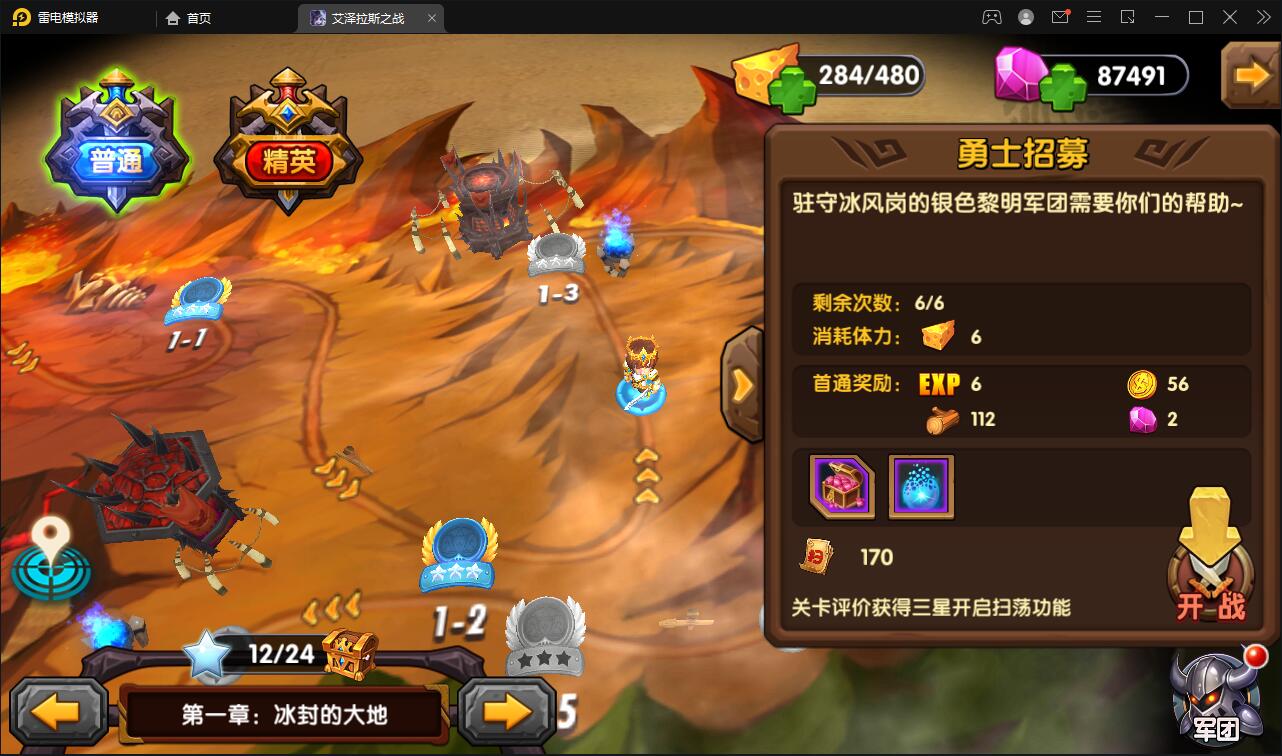
Task: Select stage 1-3 on the map
Action: click(556, 257)
